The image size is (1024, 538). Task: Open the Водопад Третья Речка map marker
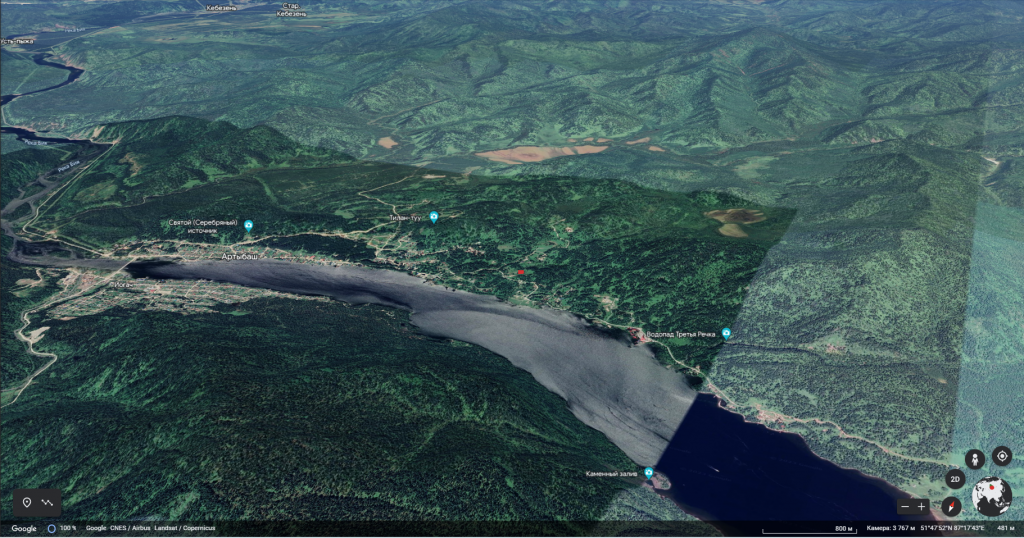tap(726, 333)
